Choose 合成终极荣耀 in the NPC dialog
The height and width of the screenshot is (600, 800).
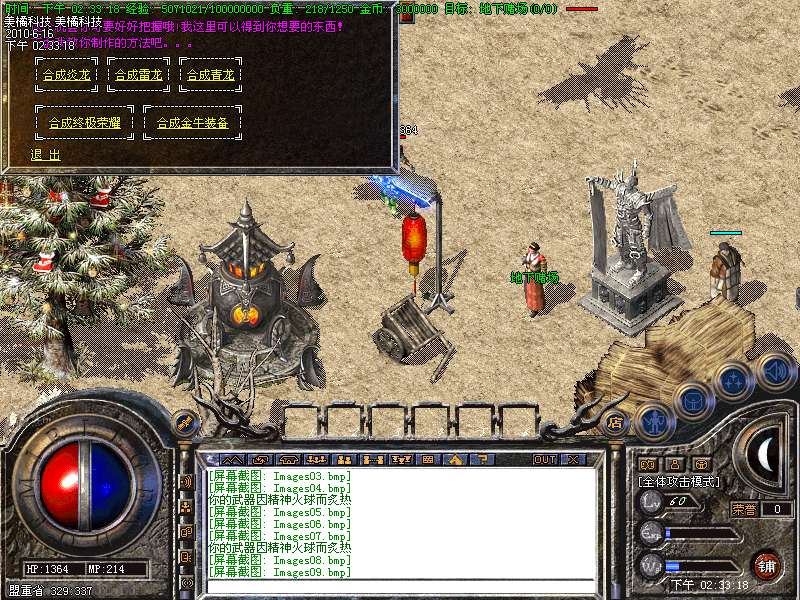point(84,123)
